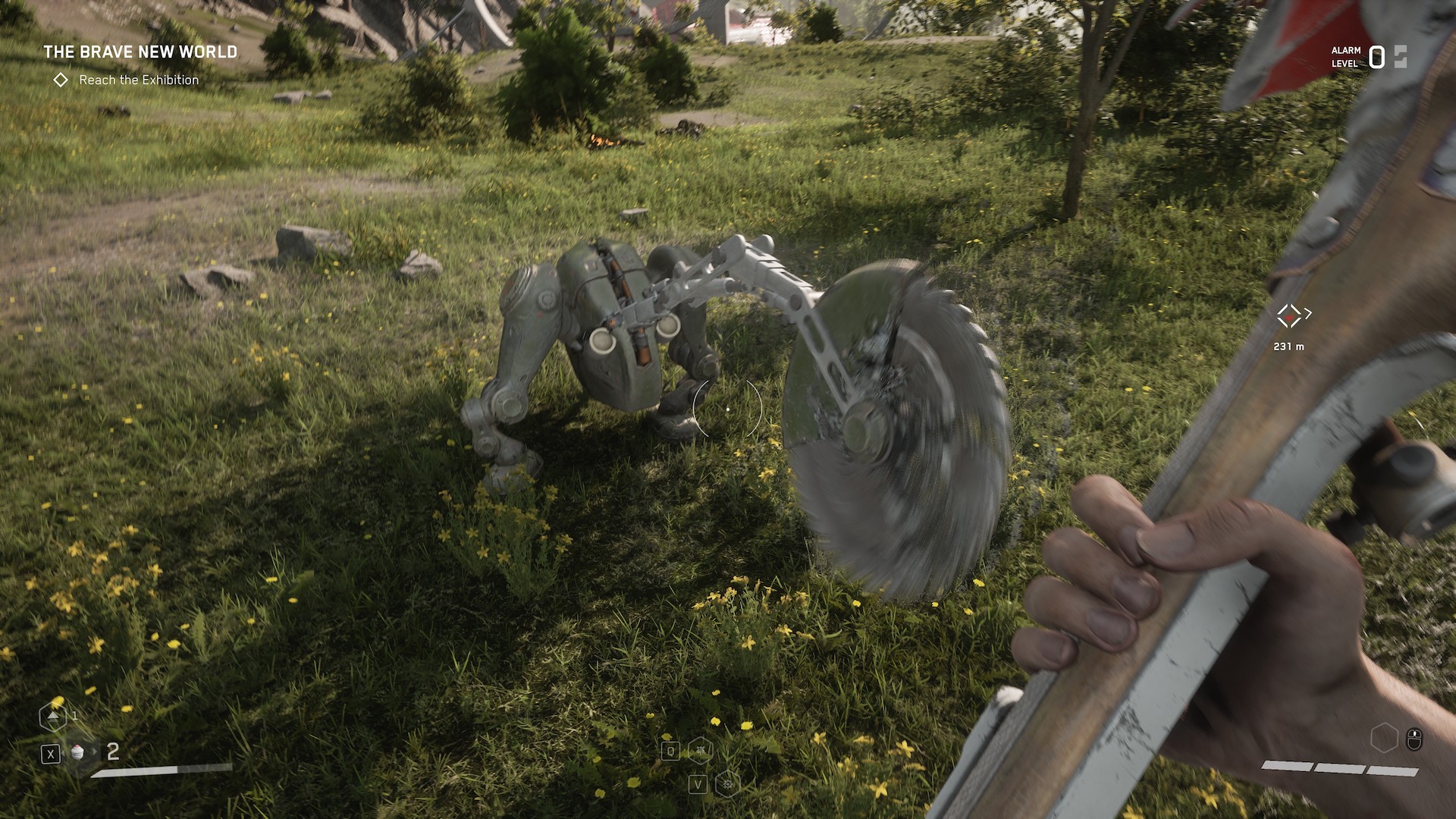Use the neuromed capsule consumable

click(x=78, y=752)
